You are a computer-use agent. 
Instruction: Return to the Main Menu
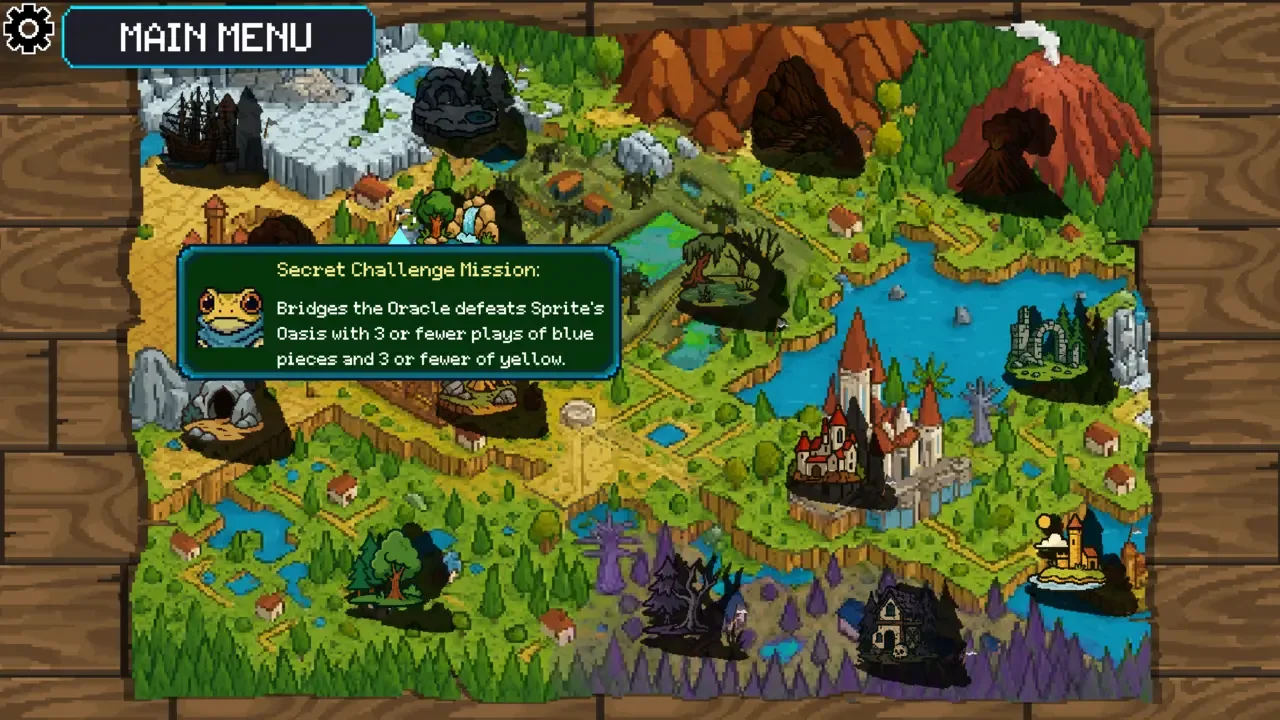(x=217, y=37)
